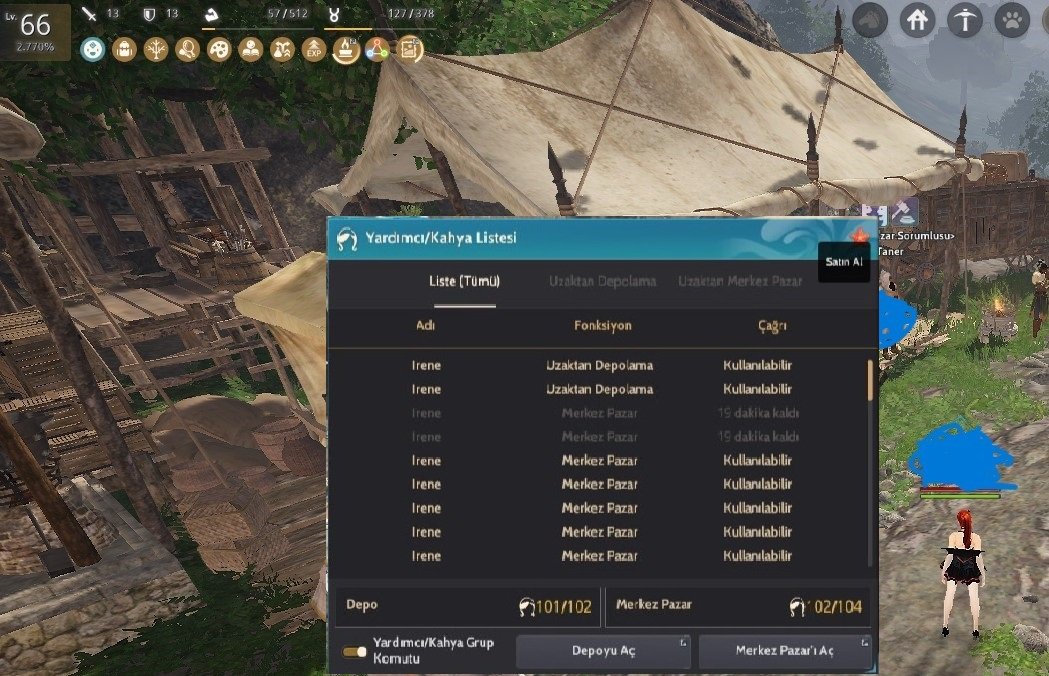1049x676 pixels.
Task: Click the EXP buff icon
Action: [314, 49]
